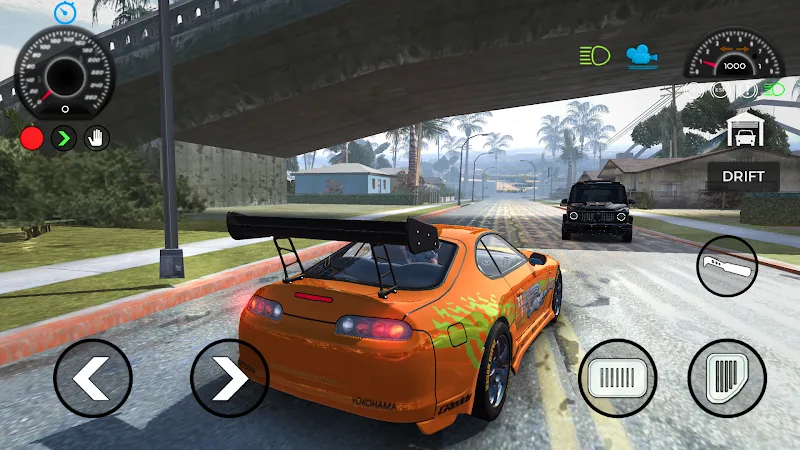Click the red record button
Screen dimensions: 800x450
[x=32, y=138]
